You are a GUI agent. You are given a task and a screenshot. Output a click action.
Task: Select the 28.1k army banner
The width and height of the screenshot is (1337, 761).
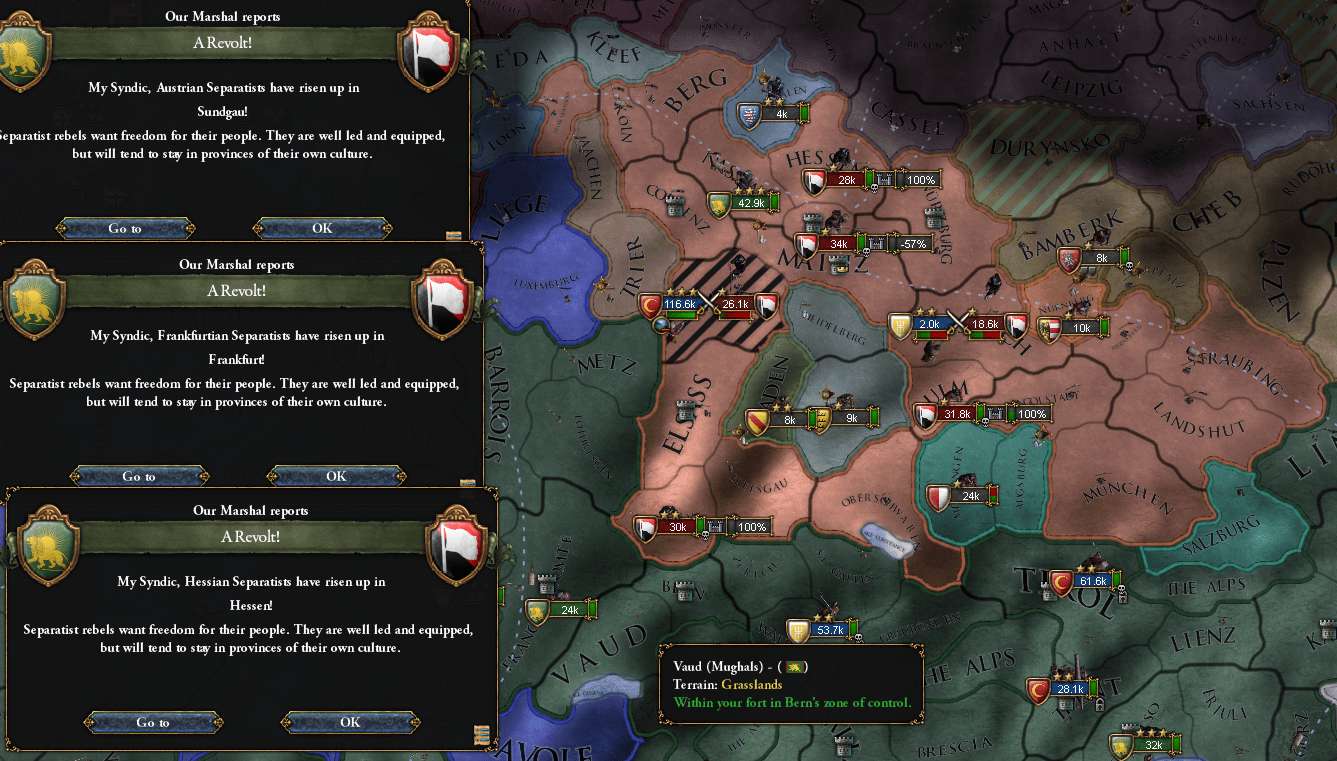1069,688
